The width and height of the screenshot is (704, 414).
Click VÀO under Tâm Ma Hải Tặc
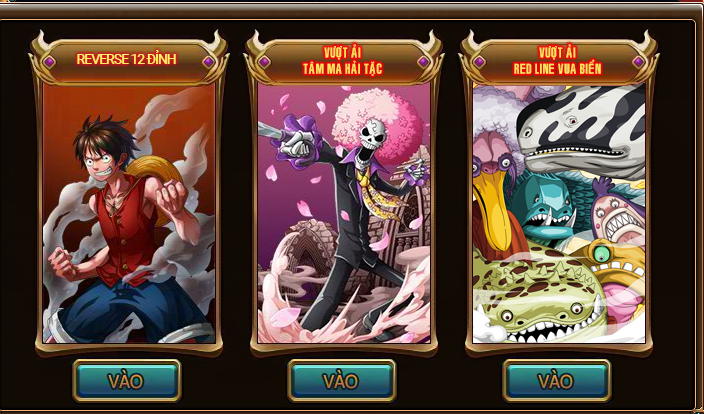click(x=342, y=380)
